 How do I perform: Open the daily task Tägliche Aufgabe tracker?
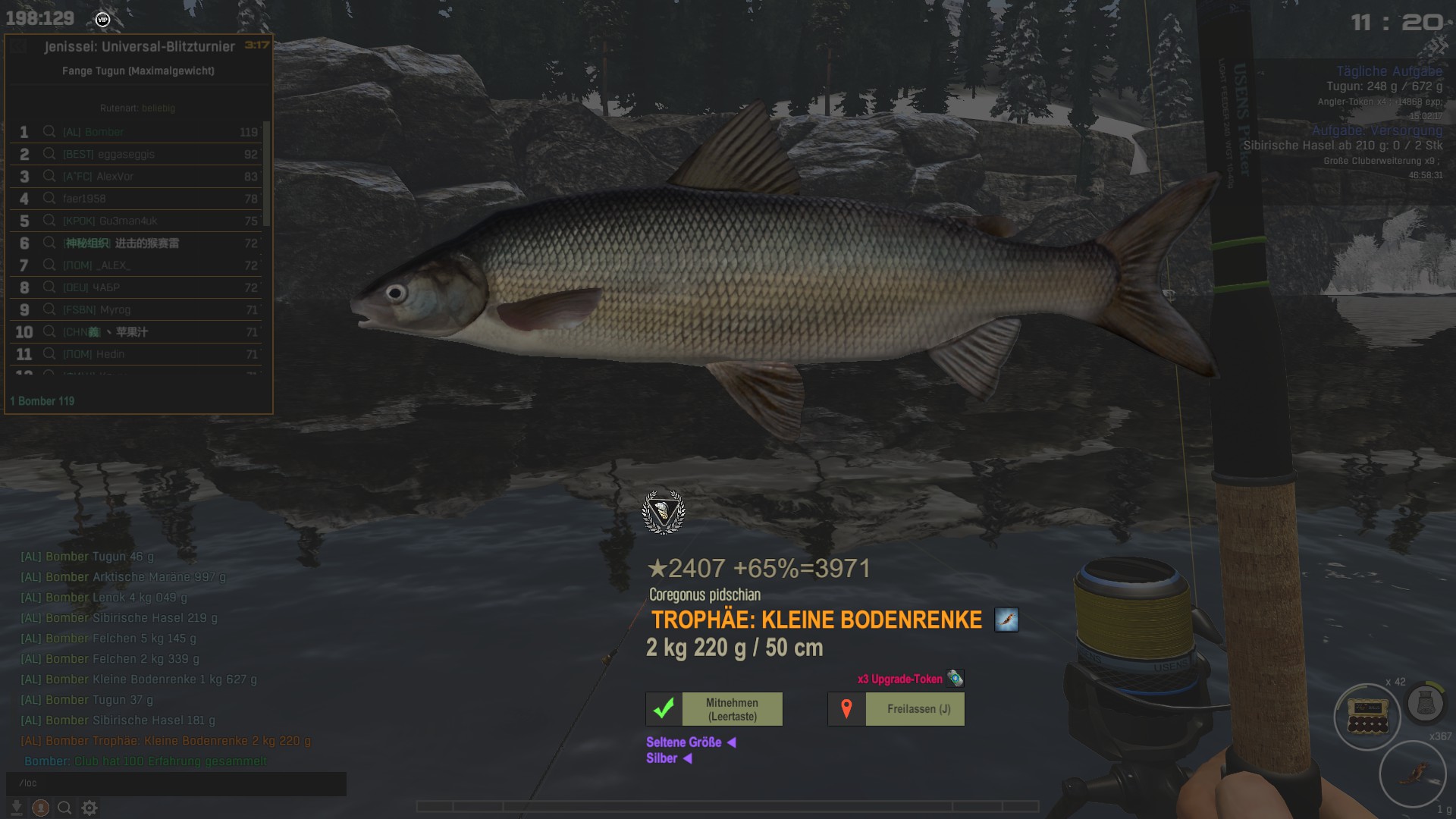[x=1389, y=71]
